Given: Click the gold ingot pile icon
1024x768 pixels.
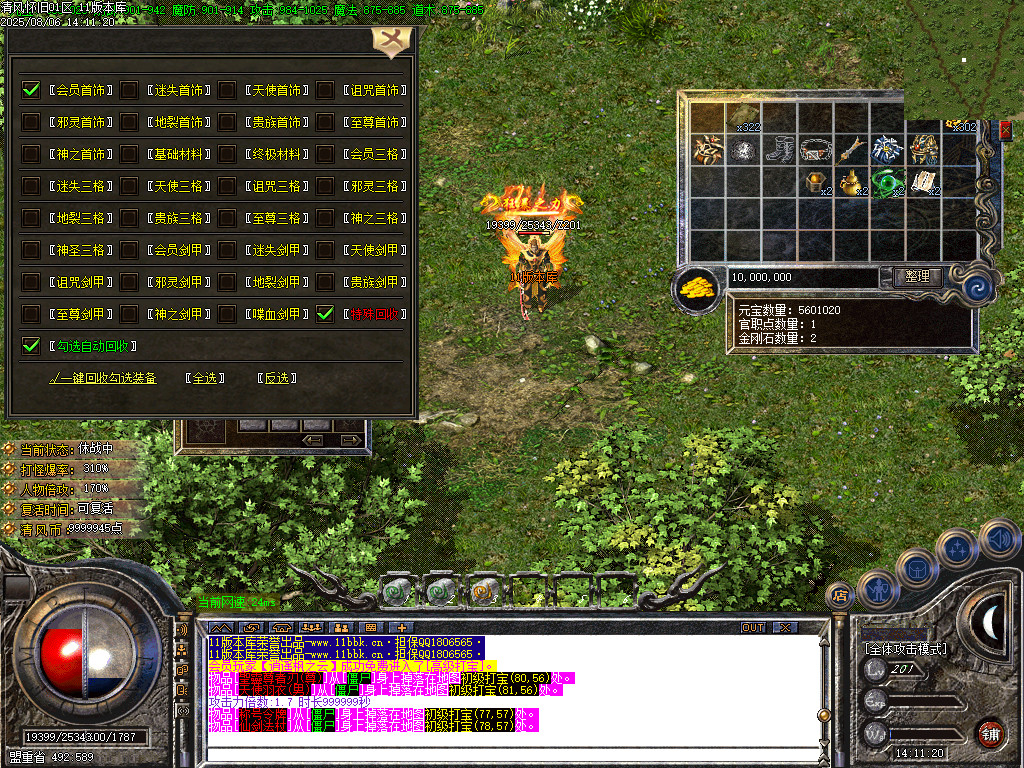Looking at the screenshot, I should pos(698,288).
